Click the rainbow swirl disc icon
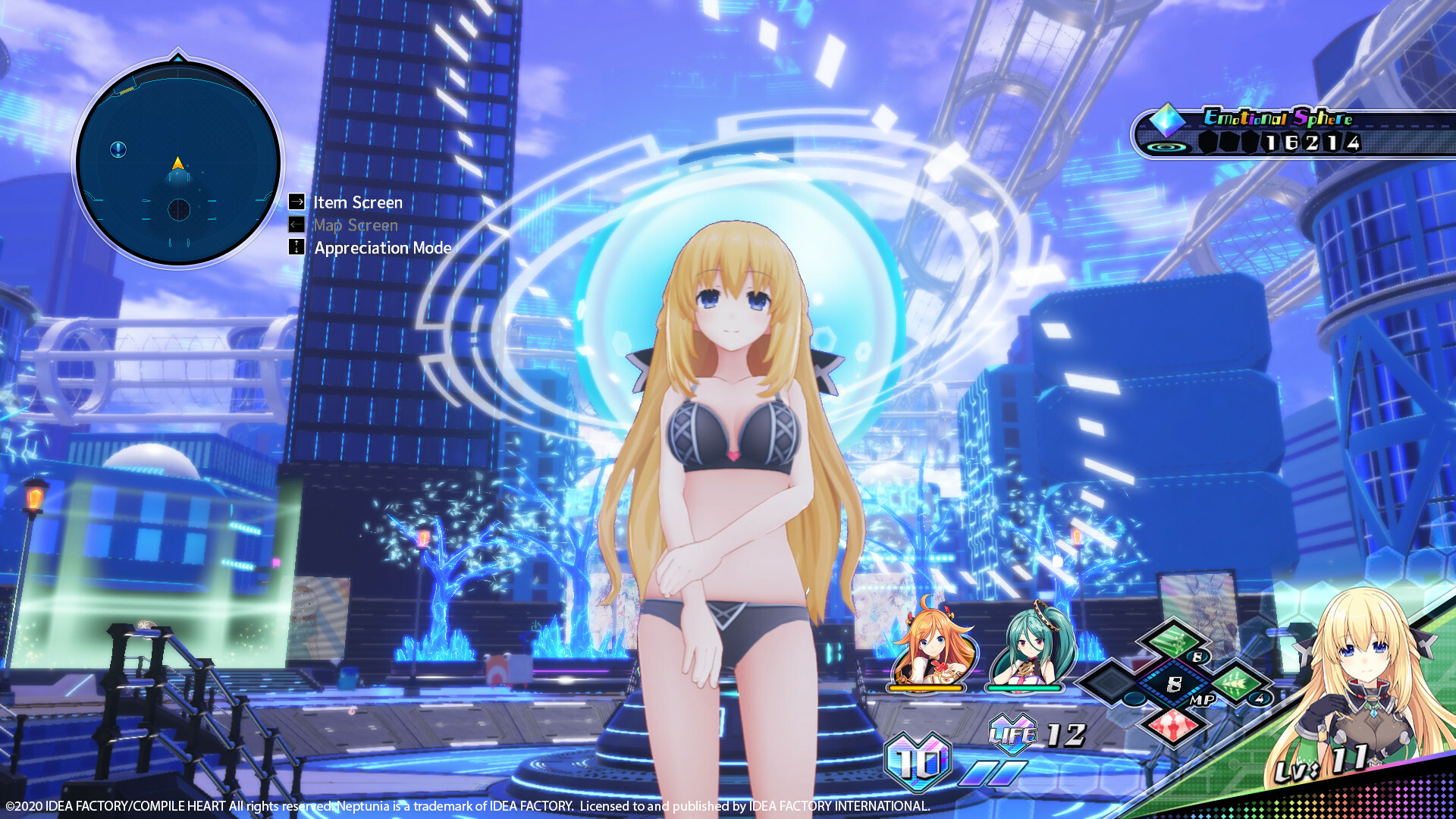The height and width of the screenshot is (819, 1456). tap(1166, 147)
